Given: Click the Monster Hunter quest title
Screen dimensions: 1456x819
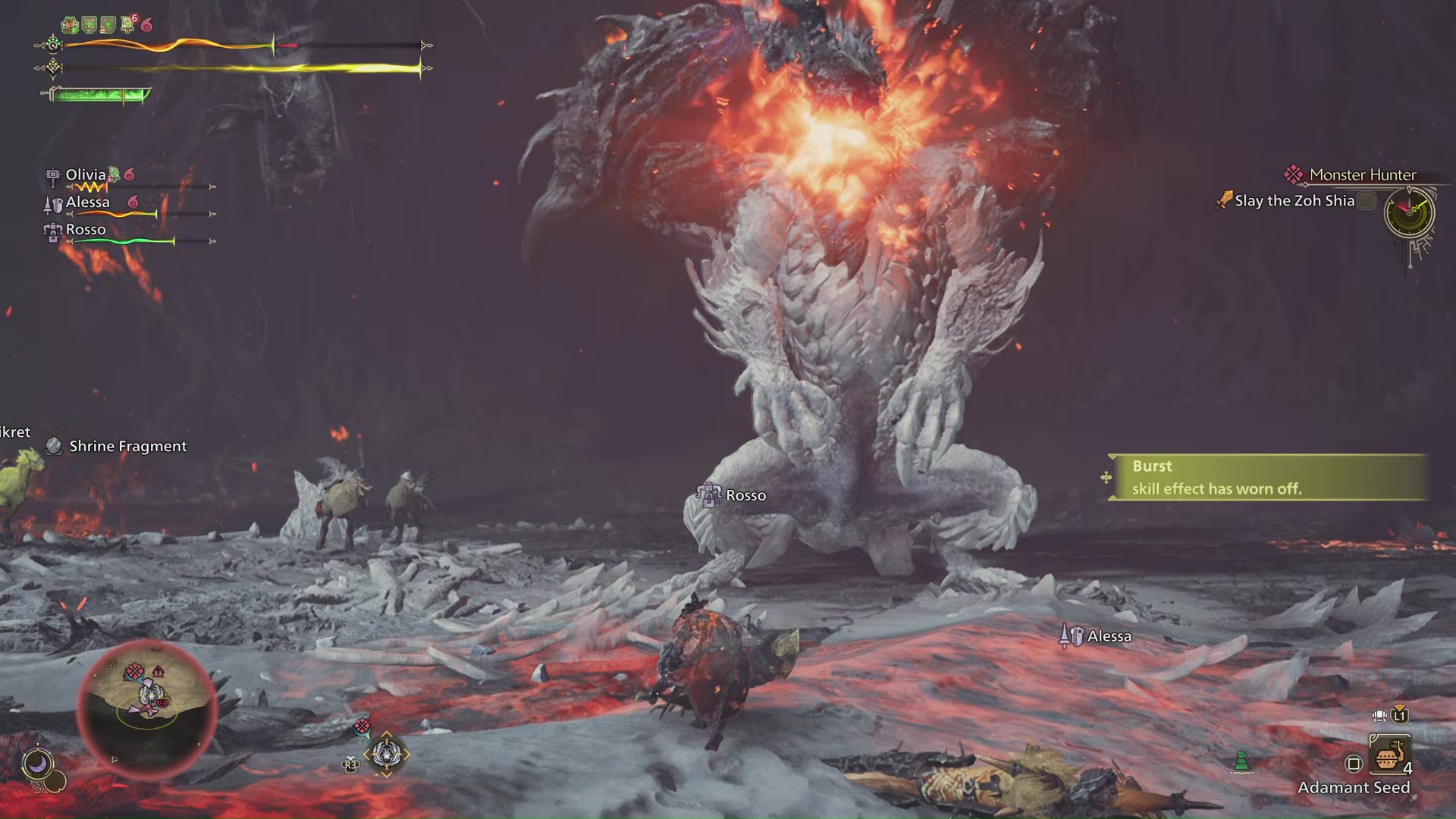Looking at the screenshot, I should pos(1362,175).
